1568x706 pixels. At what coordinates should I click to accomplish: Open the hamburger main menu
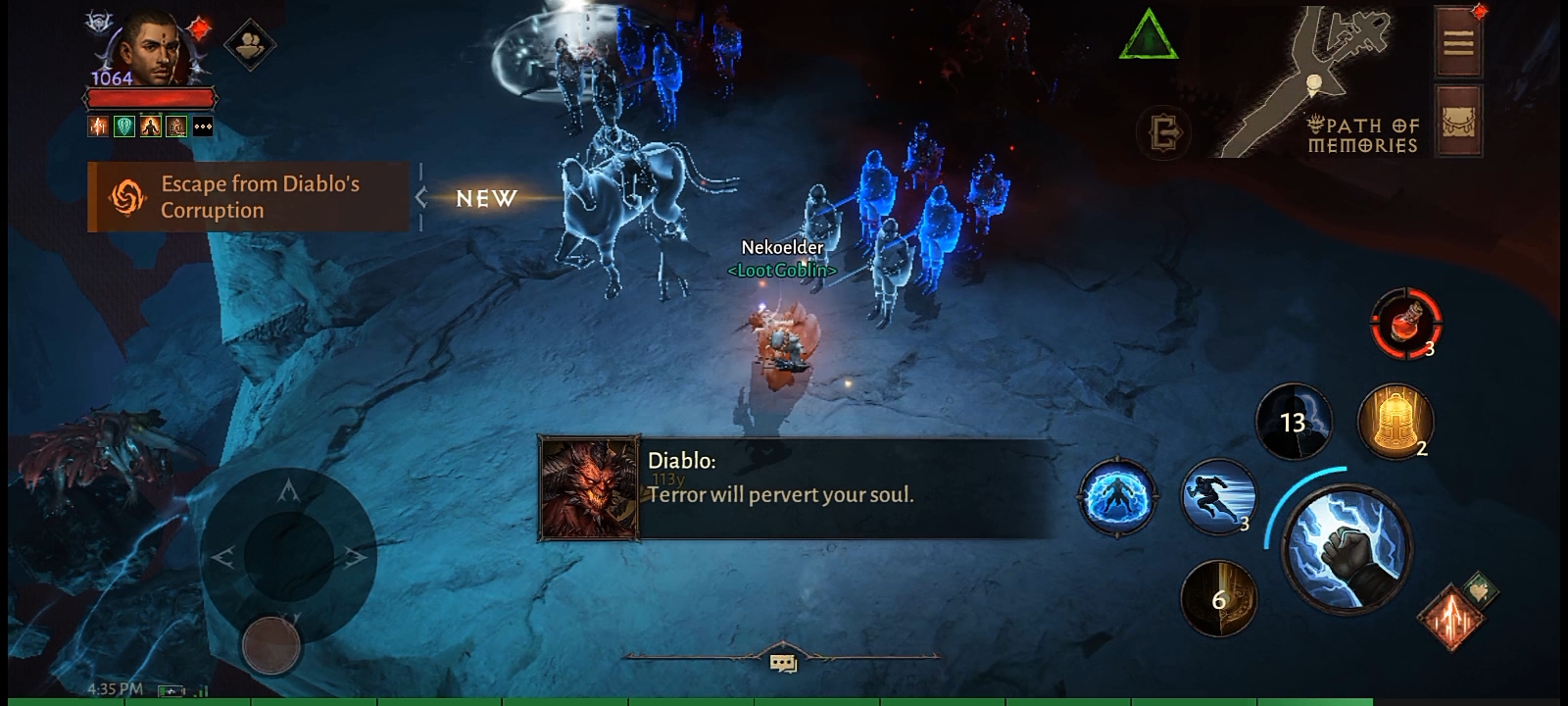1457,42
